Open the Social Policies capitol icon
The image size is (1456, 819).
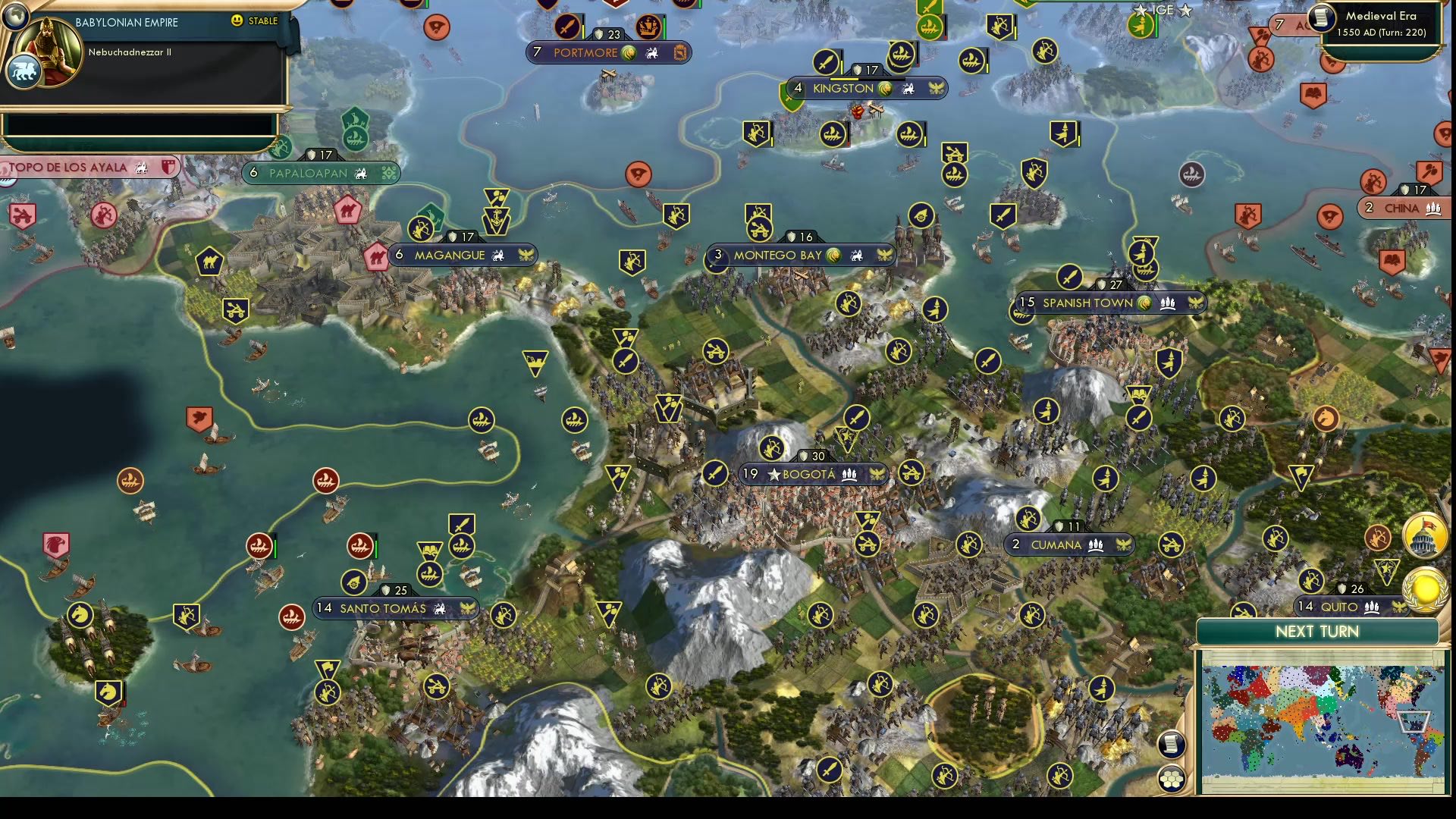click(x=1424, y=535)
